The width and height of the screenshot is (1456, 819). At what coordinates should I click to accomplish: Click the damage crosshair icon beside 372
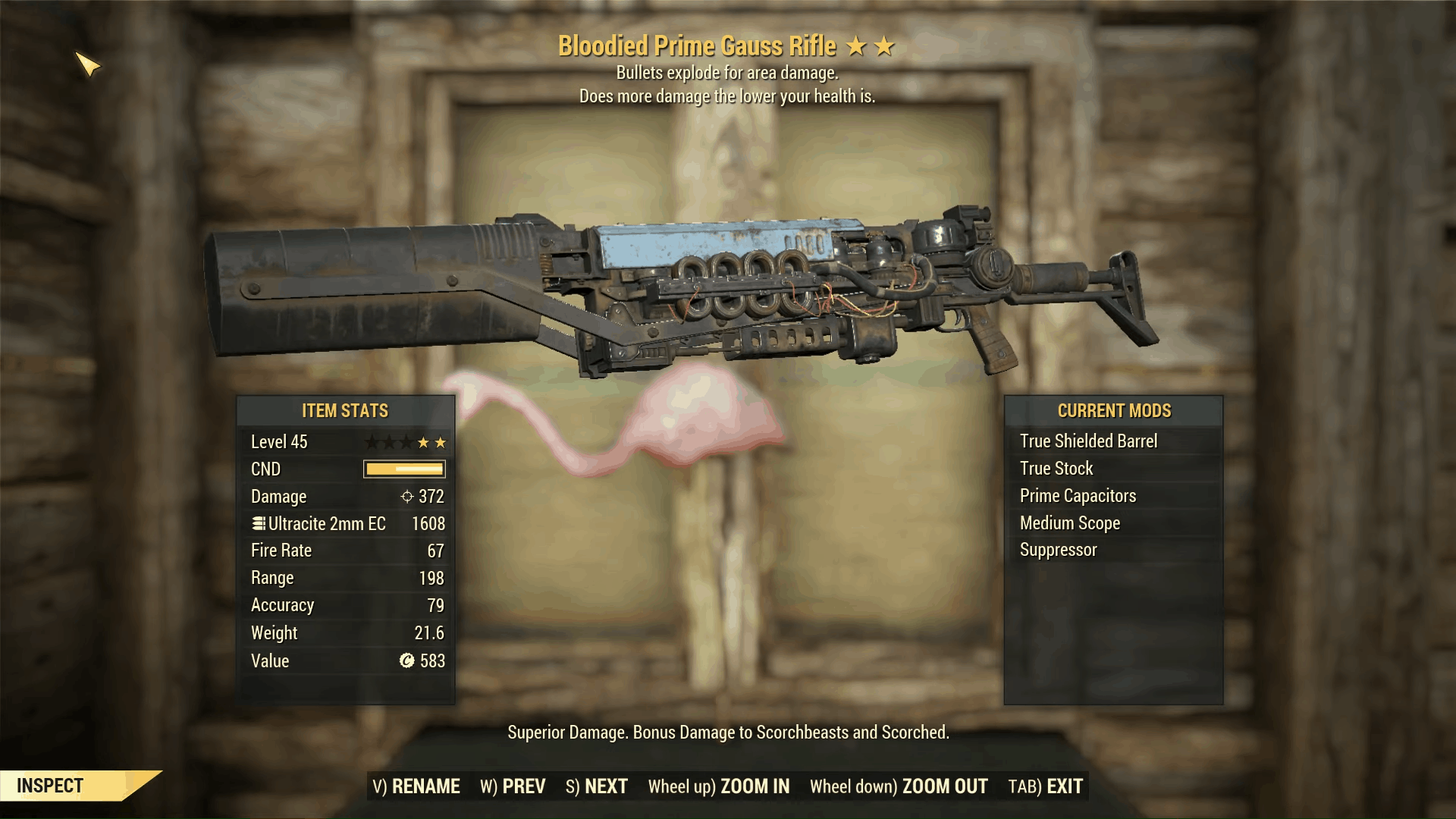[406, 497]
